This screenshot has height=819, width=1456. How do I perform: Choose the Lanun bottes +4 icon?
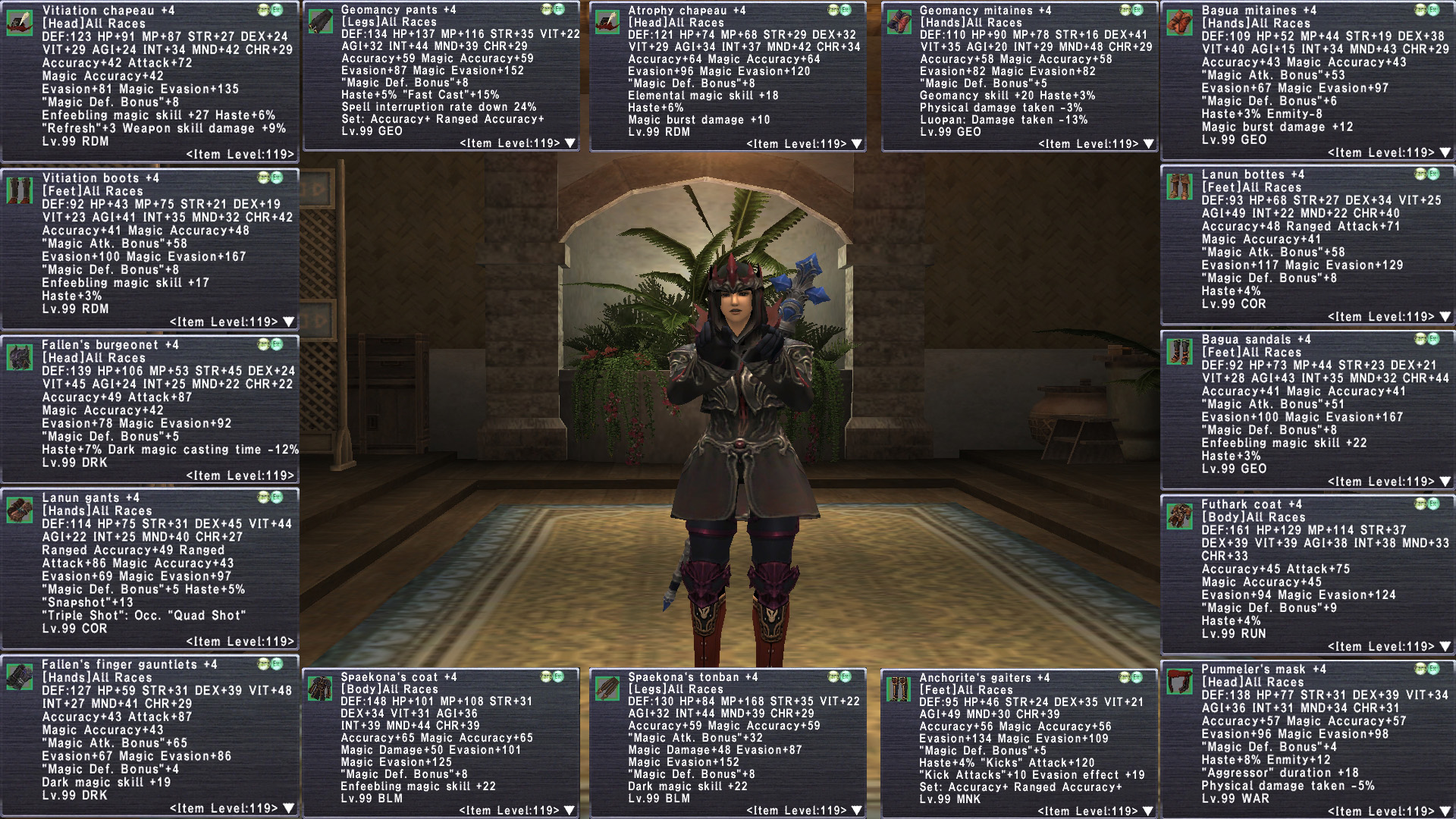(1179, 187)
